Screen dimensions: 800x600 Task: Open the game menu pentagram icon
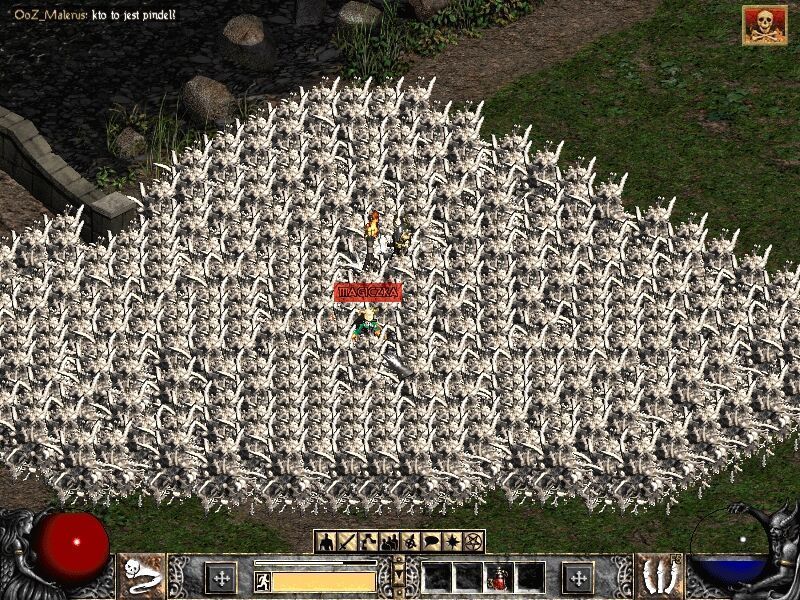[x=473, y=542]
